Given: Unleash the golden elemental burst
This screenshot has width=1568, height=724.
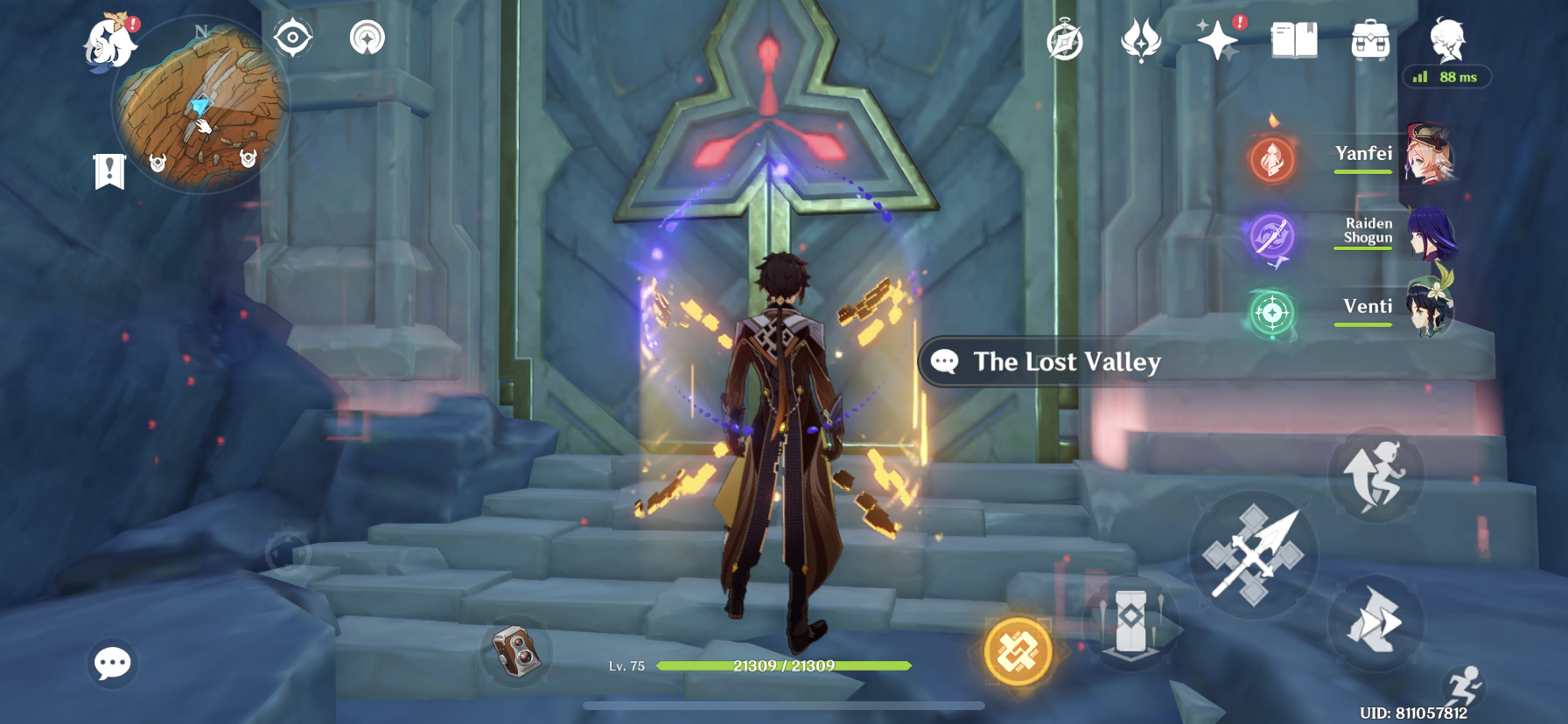Looking at the screenshot, I should [x=1018, y=651].
